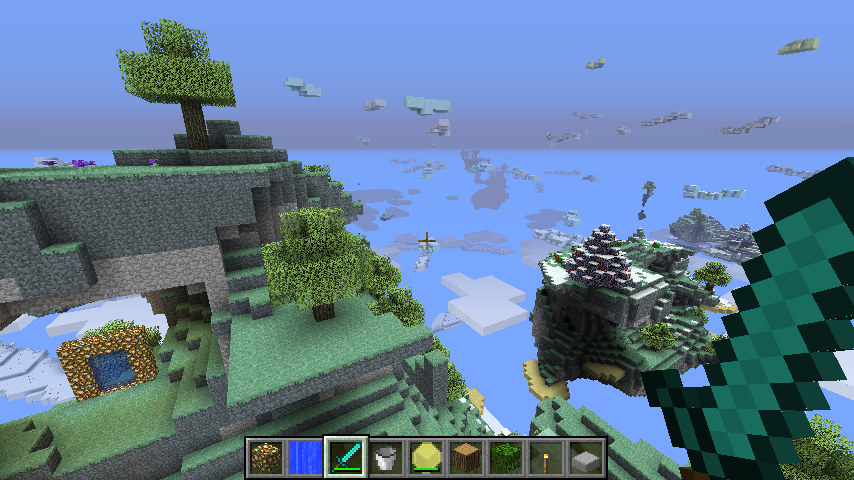Screen dimensions: 854x480
Task: Select the glowstone block hotbar slot
Action: click(266, 458)
